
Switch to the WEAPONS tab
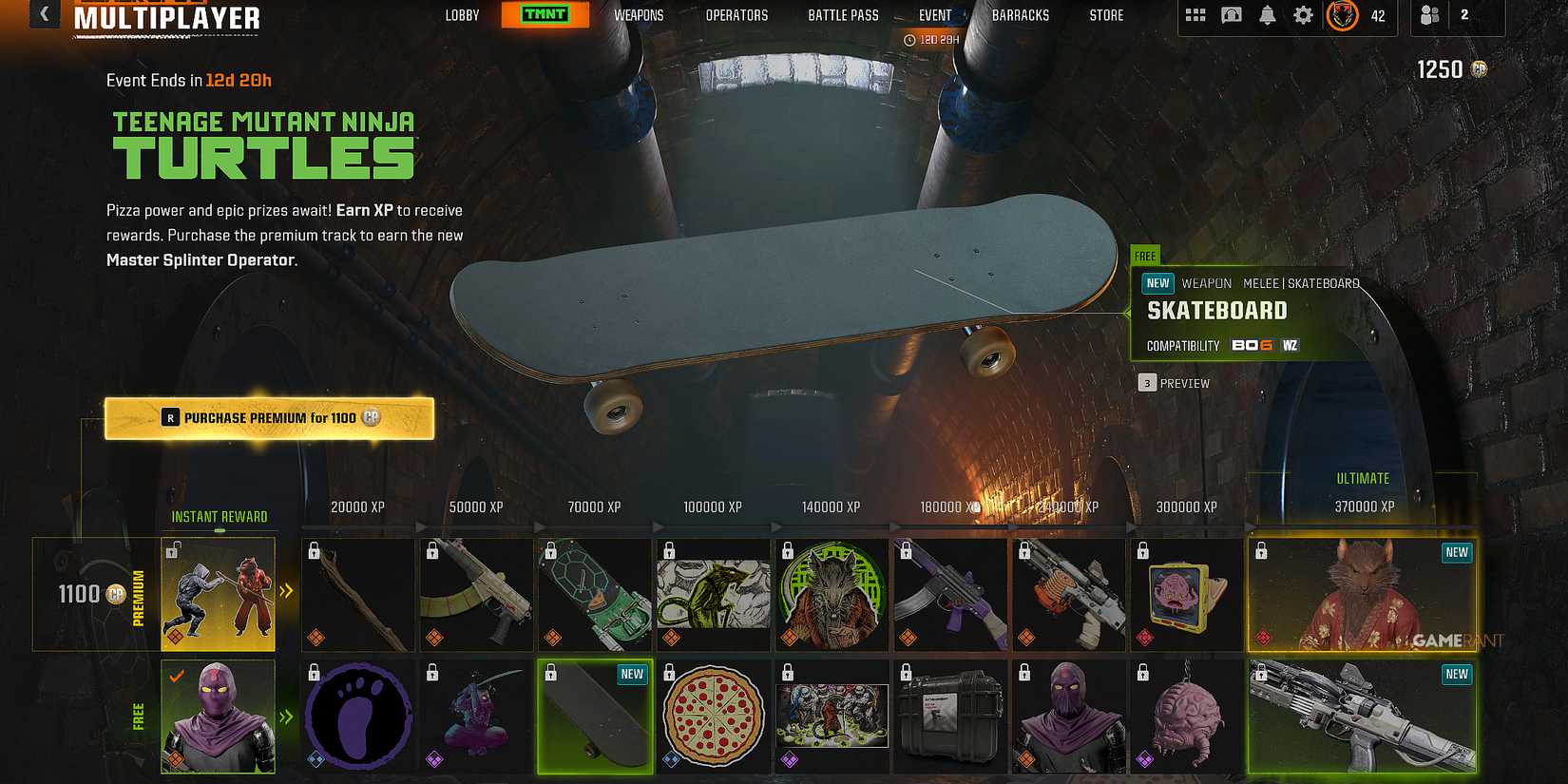(639, 14)
